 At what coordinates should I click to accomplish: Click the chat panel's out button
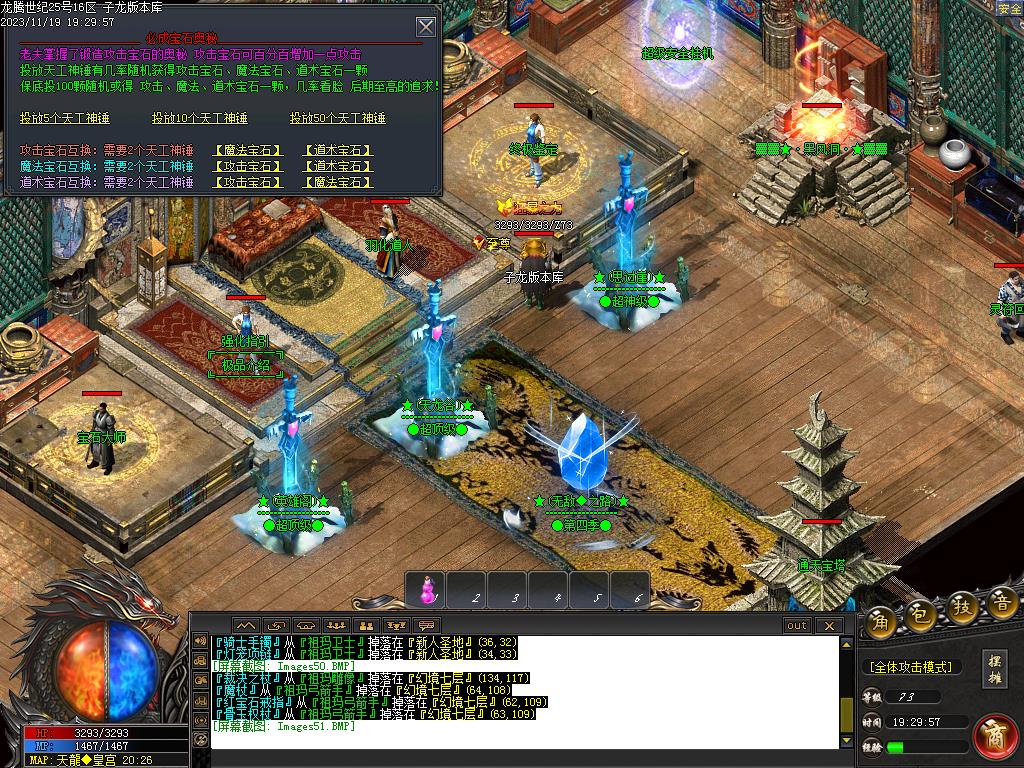(797, 626)
